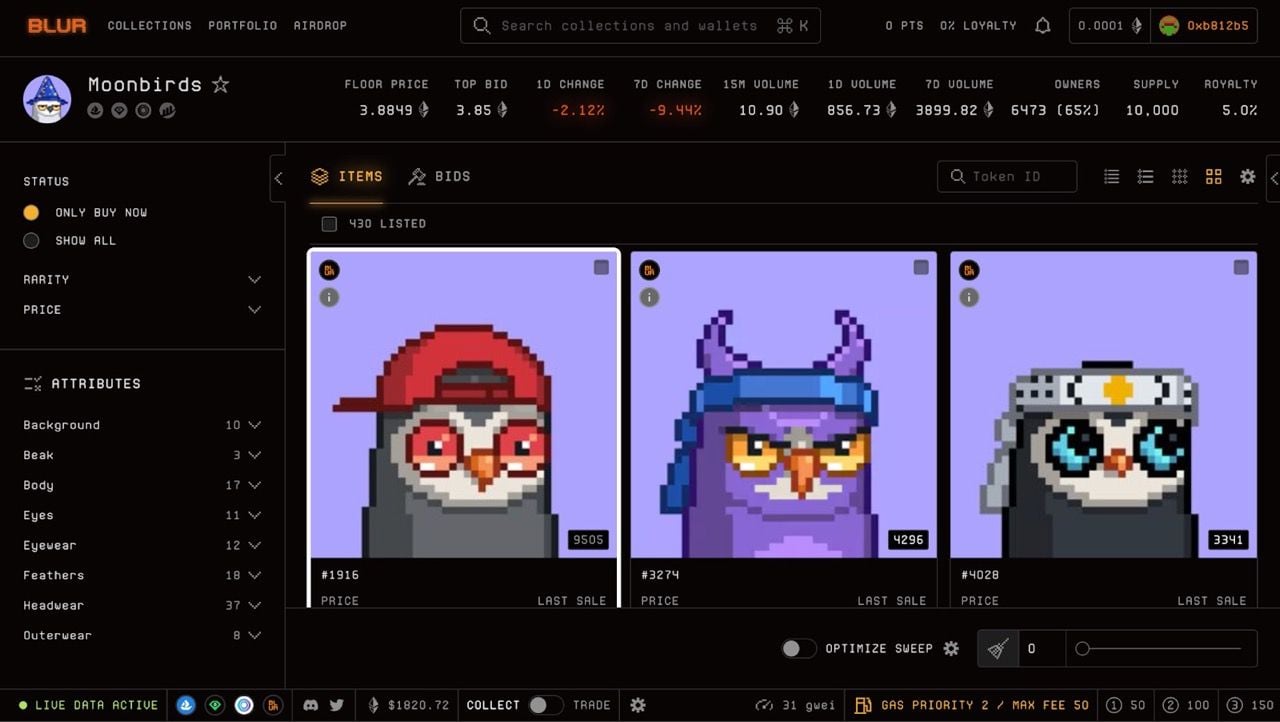
Task: Expand the Background attribute filter
Action: coord(254,425)
